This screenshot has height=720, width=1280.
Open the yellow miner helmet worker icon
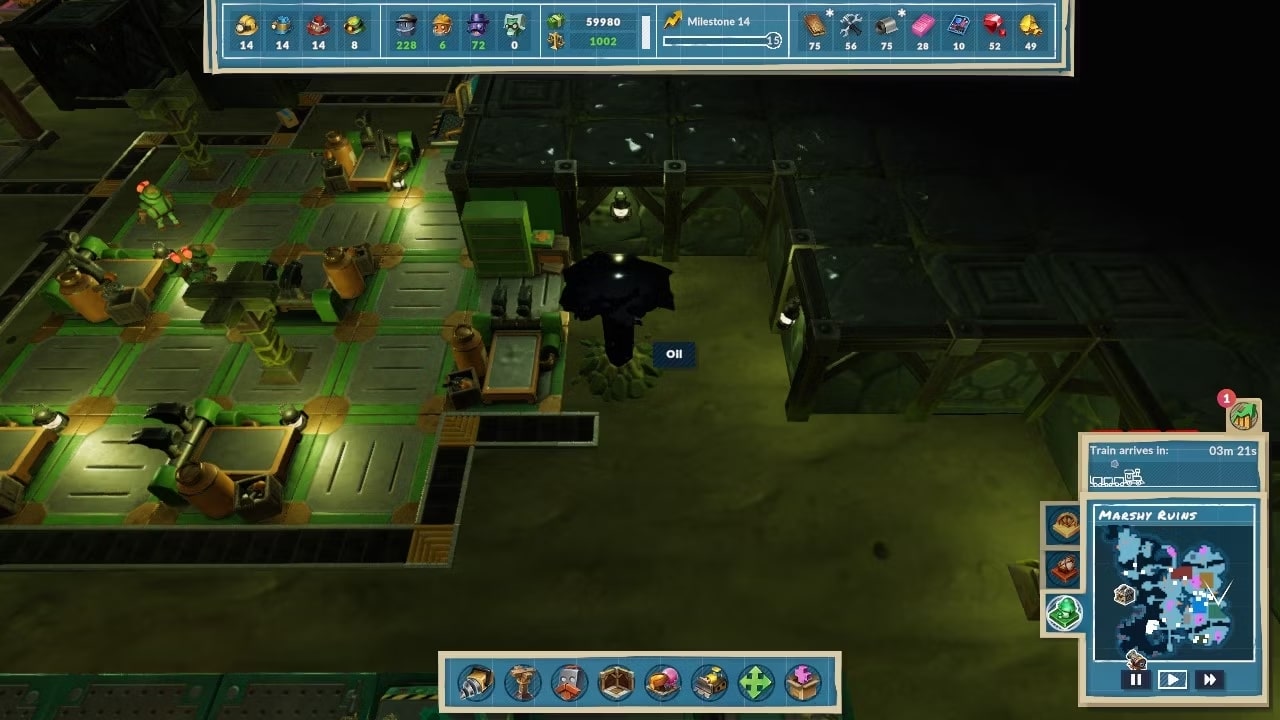coord(246,25)
